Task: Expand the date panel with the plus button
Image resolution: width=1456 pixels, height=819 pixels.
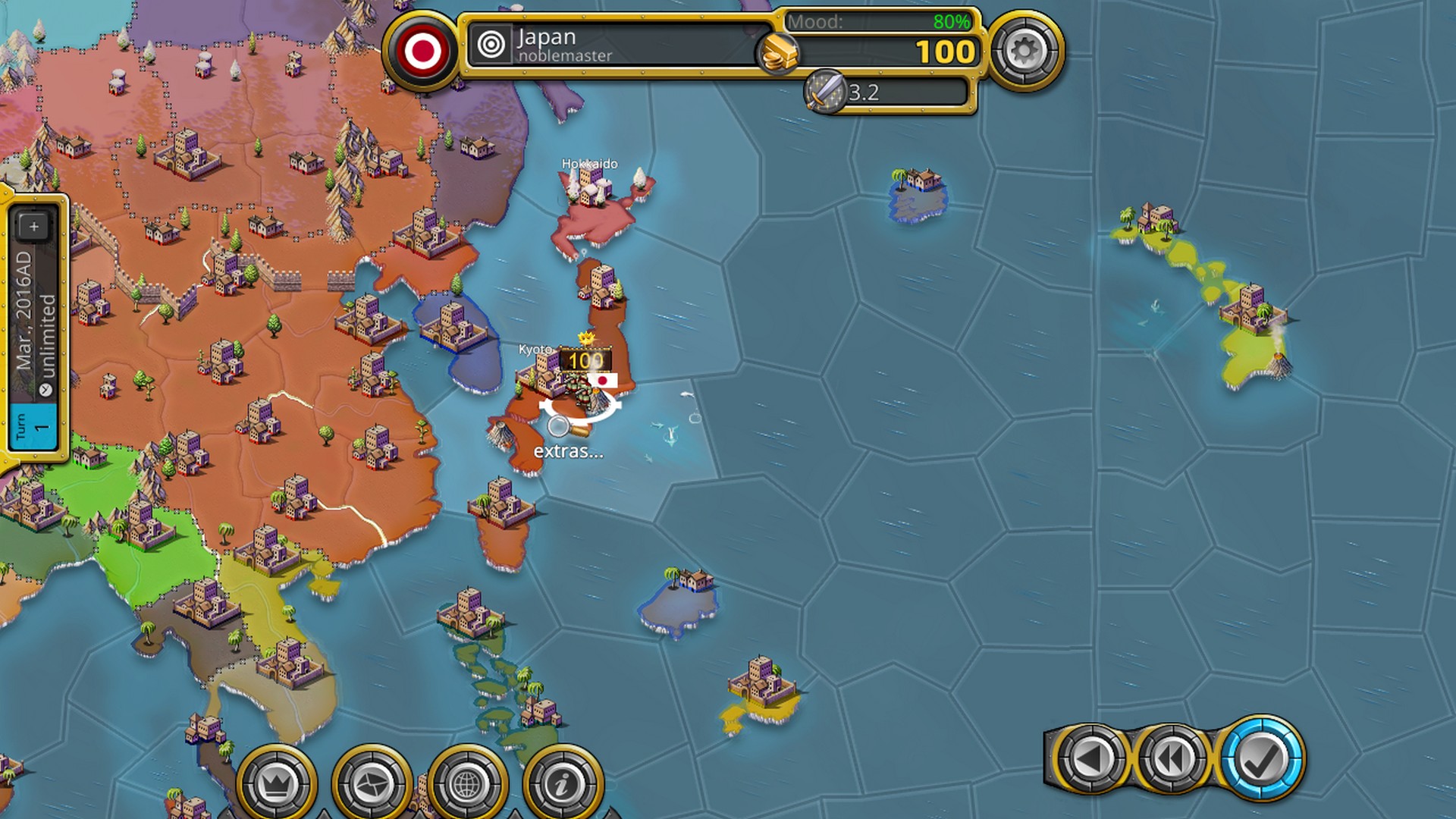Action: (33, 224)
